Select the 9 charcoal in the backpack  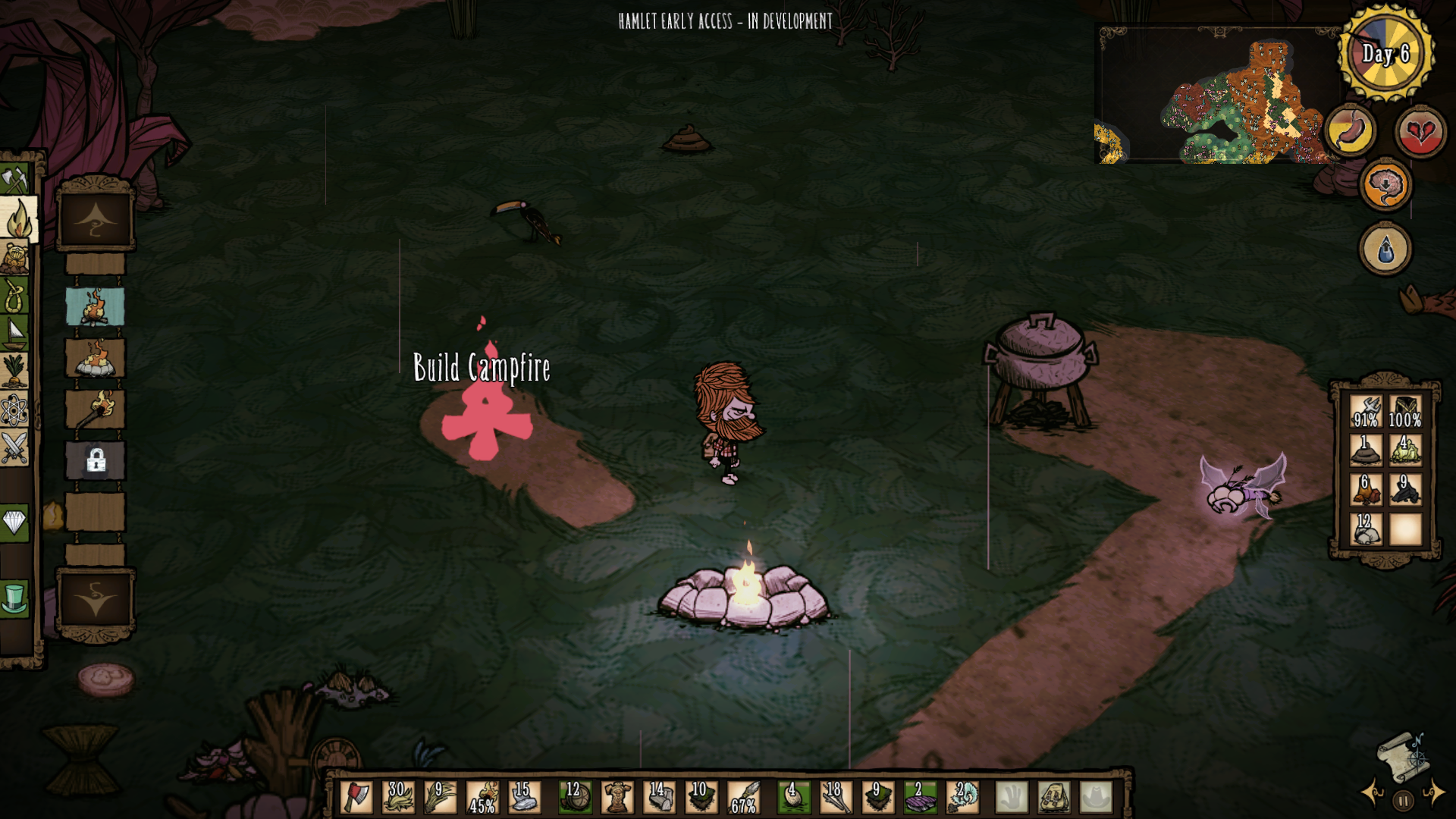pyautogui.click(x=1405, y=489)
